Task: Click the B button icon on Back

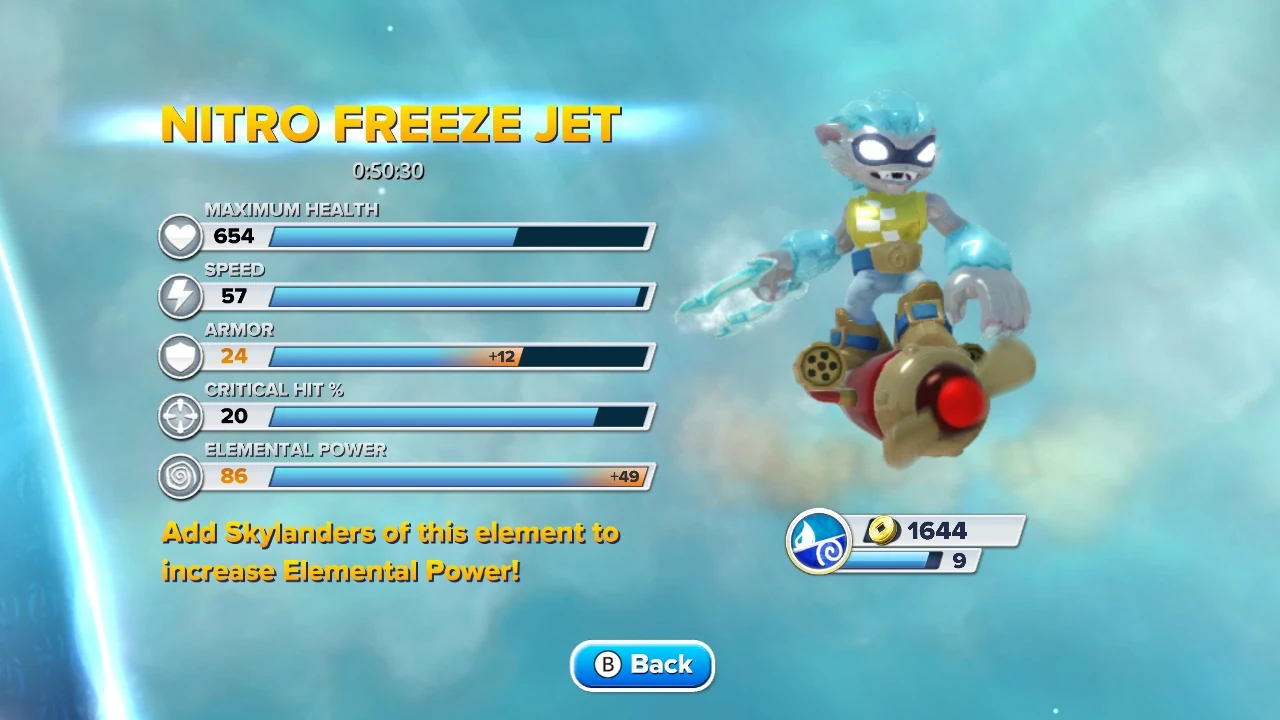Action: [x=608, y=664]
